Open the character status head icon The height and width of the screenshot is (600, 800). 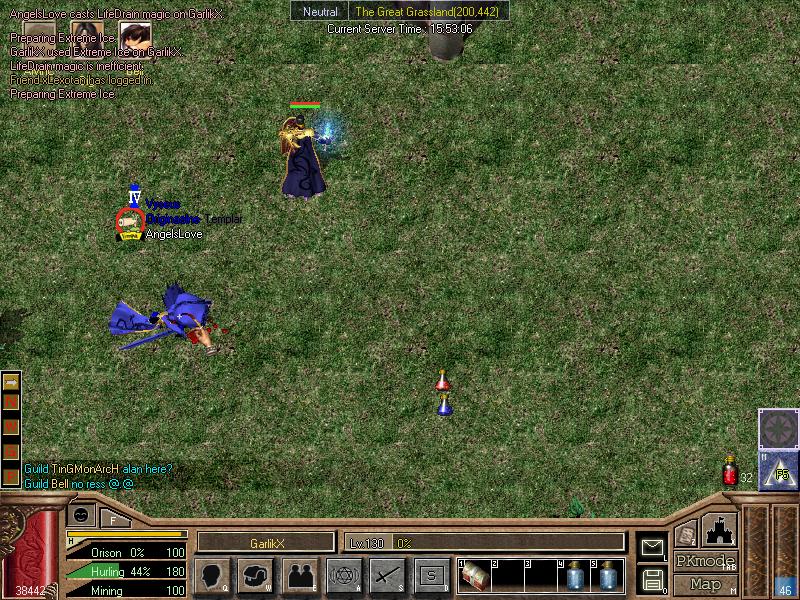(x=212, y=575)
